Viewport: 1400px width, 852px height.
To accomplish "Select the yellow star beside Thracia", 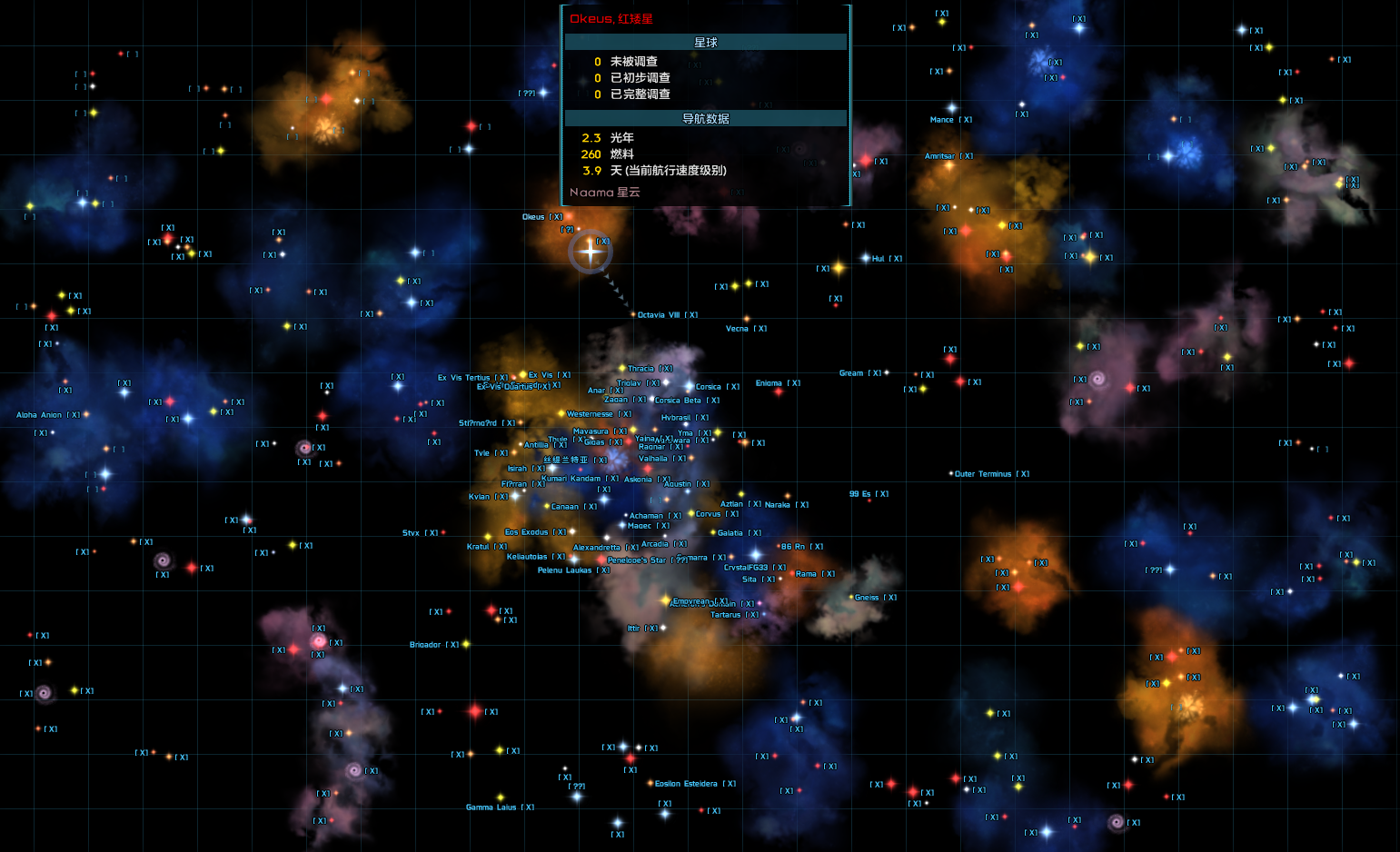I will coord(621,368).
